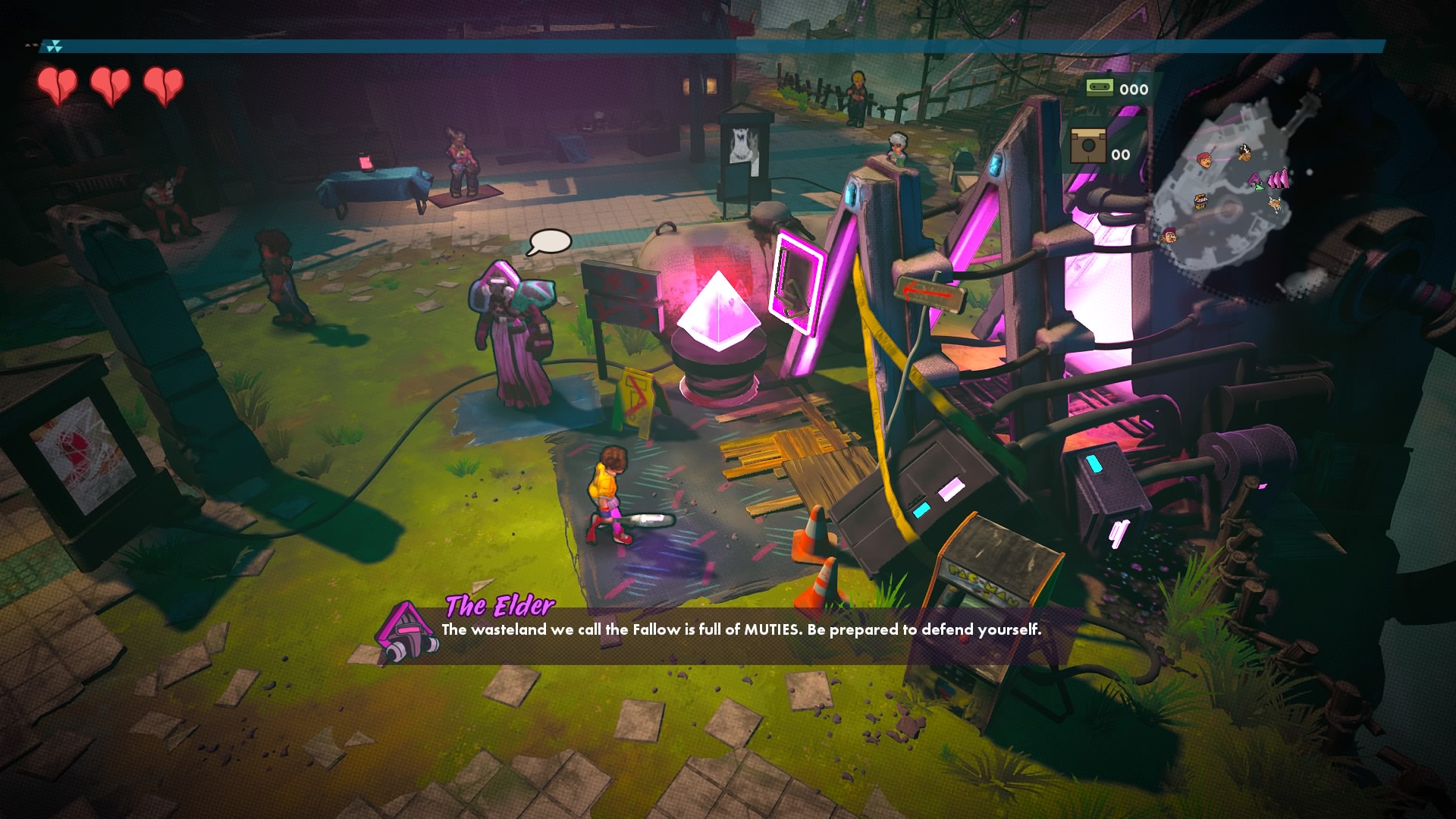Click the Elder's portrait in the dialogue box
This screenshot has height=819, width=1456.
click(x=408, y=633)
